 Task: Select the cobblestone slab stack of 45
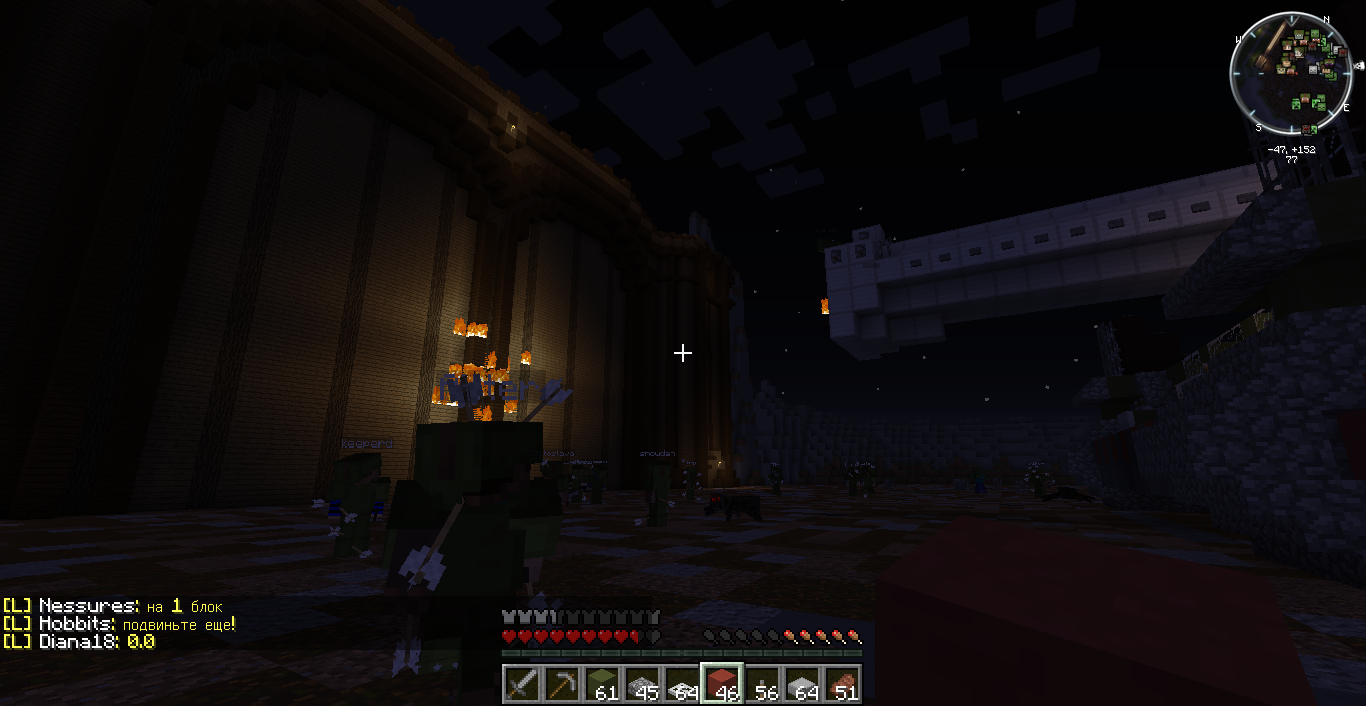pos(641,684)
